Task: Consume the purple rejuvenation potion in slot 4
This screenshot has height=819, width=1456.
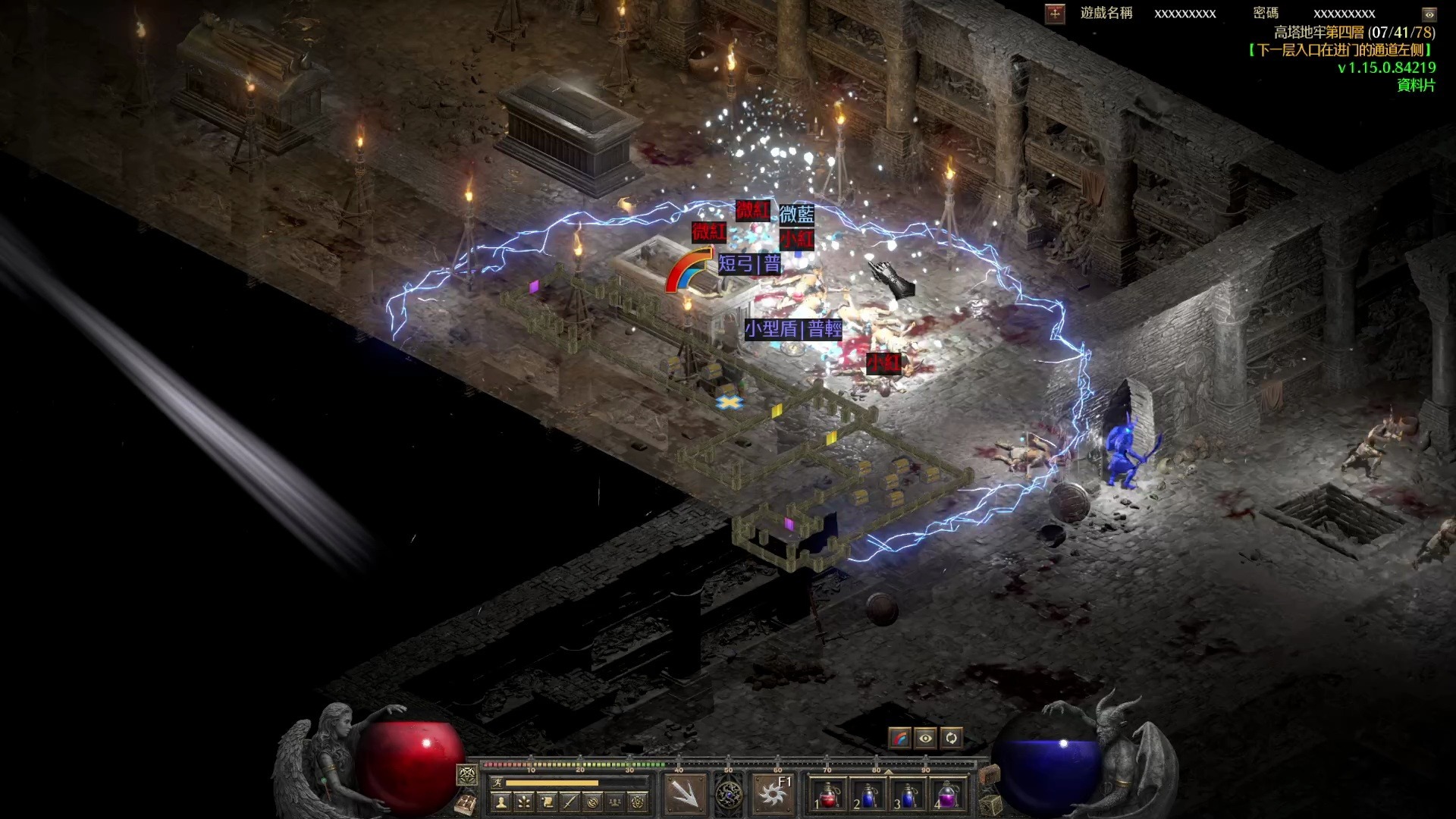Action: click(x=948, y=795)
